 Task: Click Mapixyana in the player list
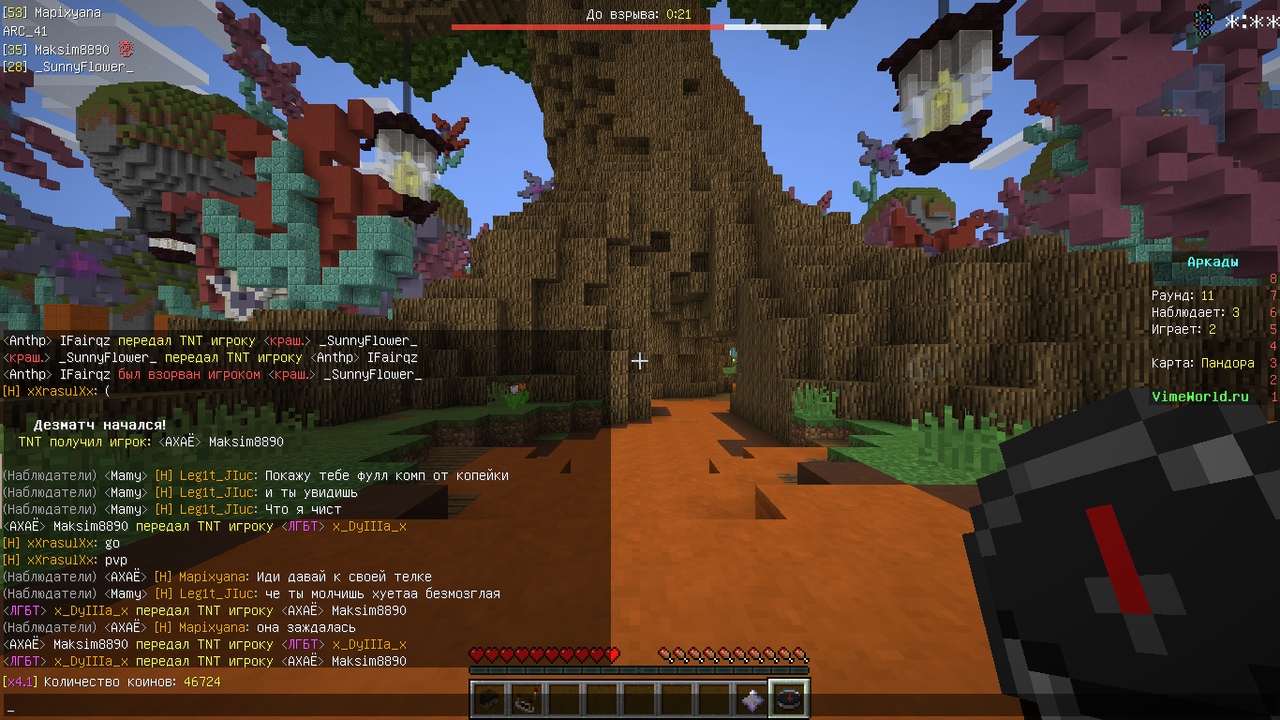click(67, 13)
